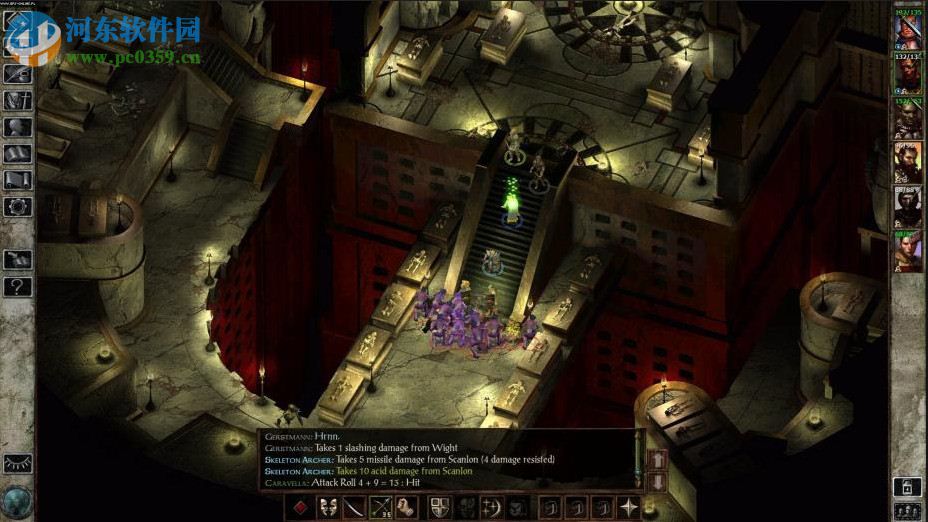
Task: Equip the curved scimitar weapon slot
Action: (353, 507)
